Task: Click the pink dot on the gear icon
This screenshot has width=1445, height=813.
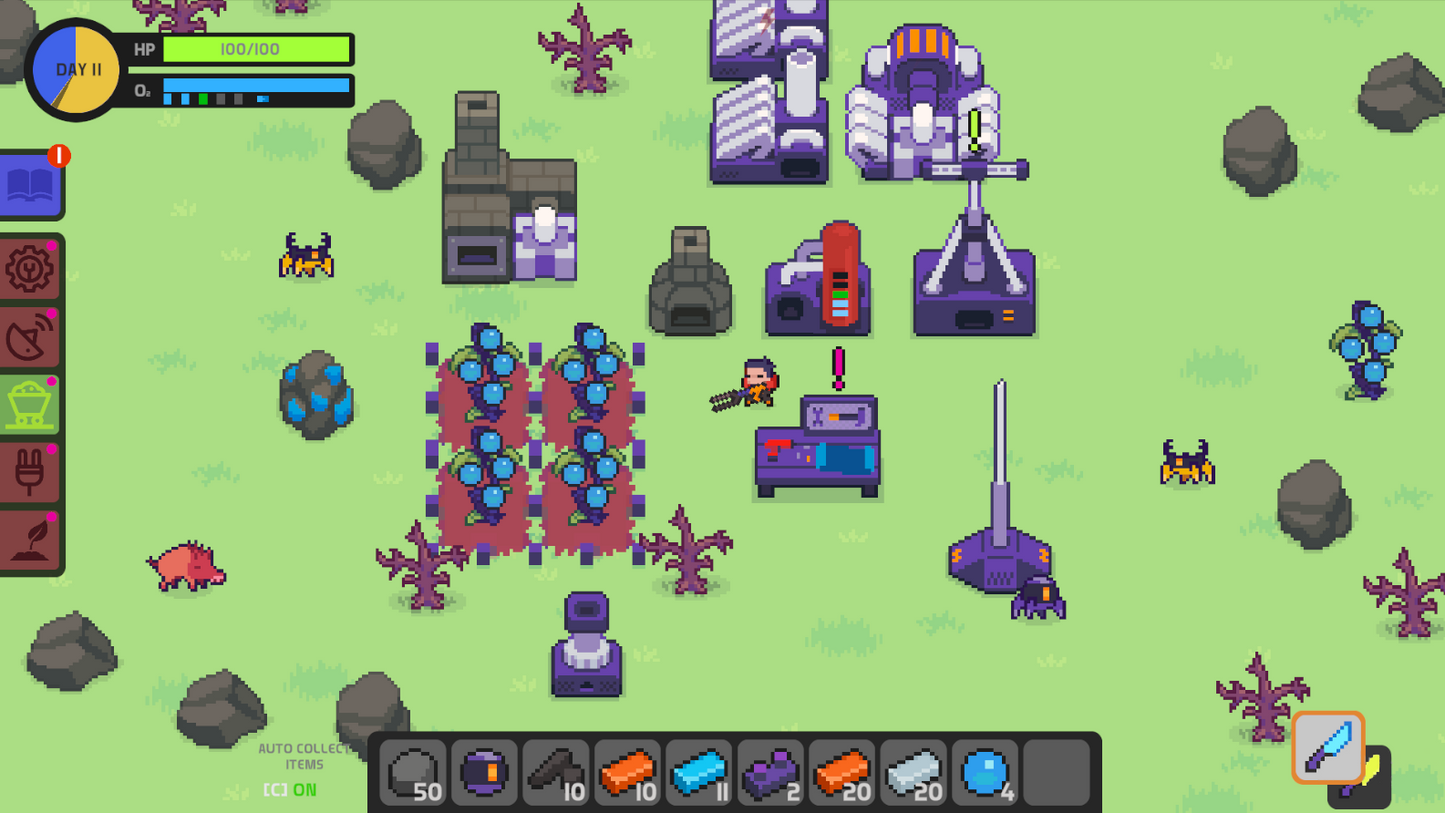Action: [x=53, y=243]
